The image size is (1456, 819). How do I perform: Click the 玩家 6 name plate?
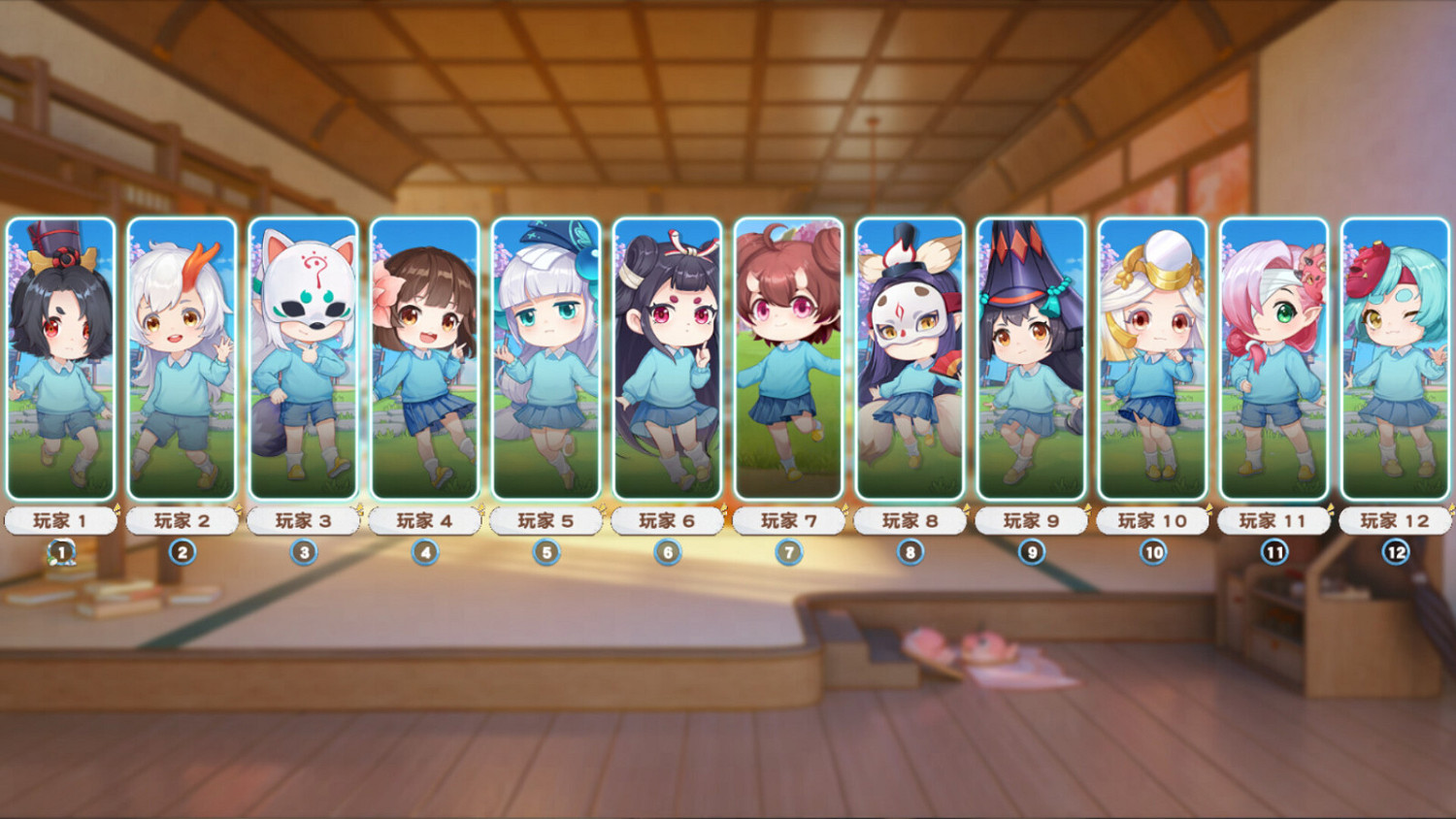[x=667, y=519]
